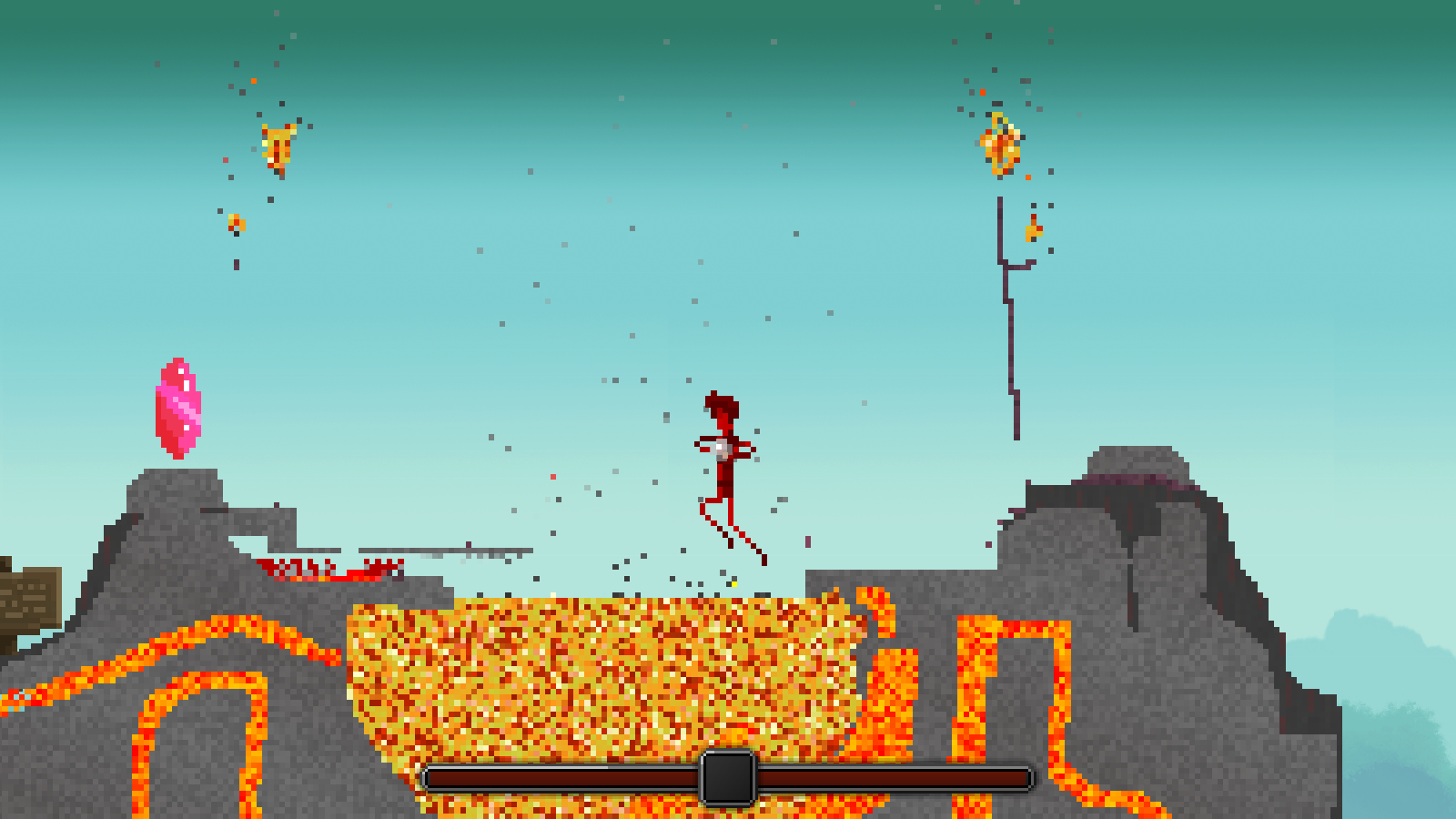1456x819 pixels.
Task: Click the flaming object hanging at top right
Action: (999, 141)
